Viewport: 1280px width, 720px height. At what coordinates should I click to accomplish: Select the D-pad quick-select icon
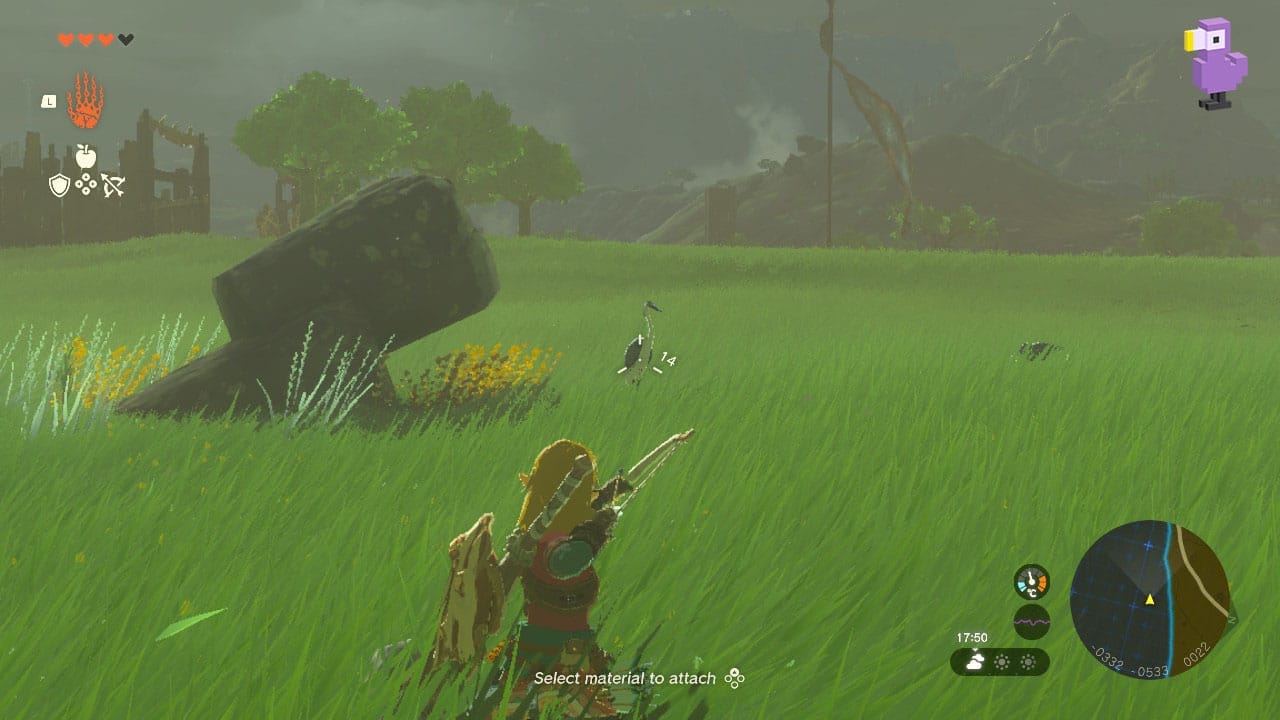tap(86, 182)
